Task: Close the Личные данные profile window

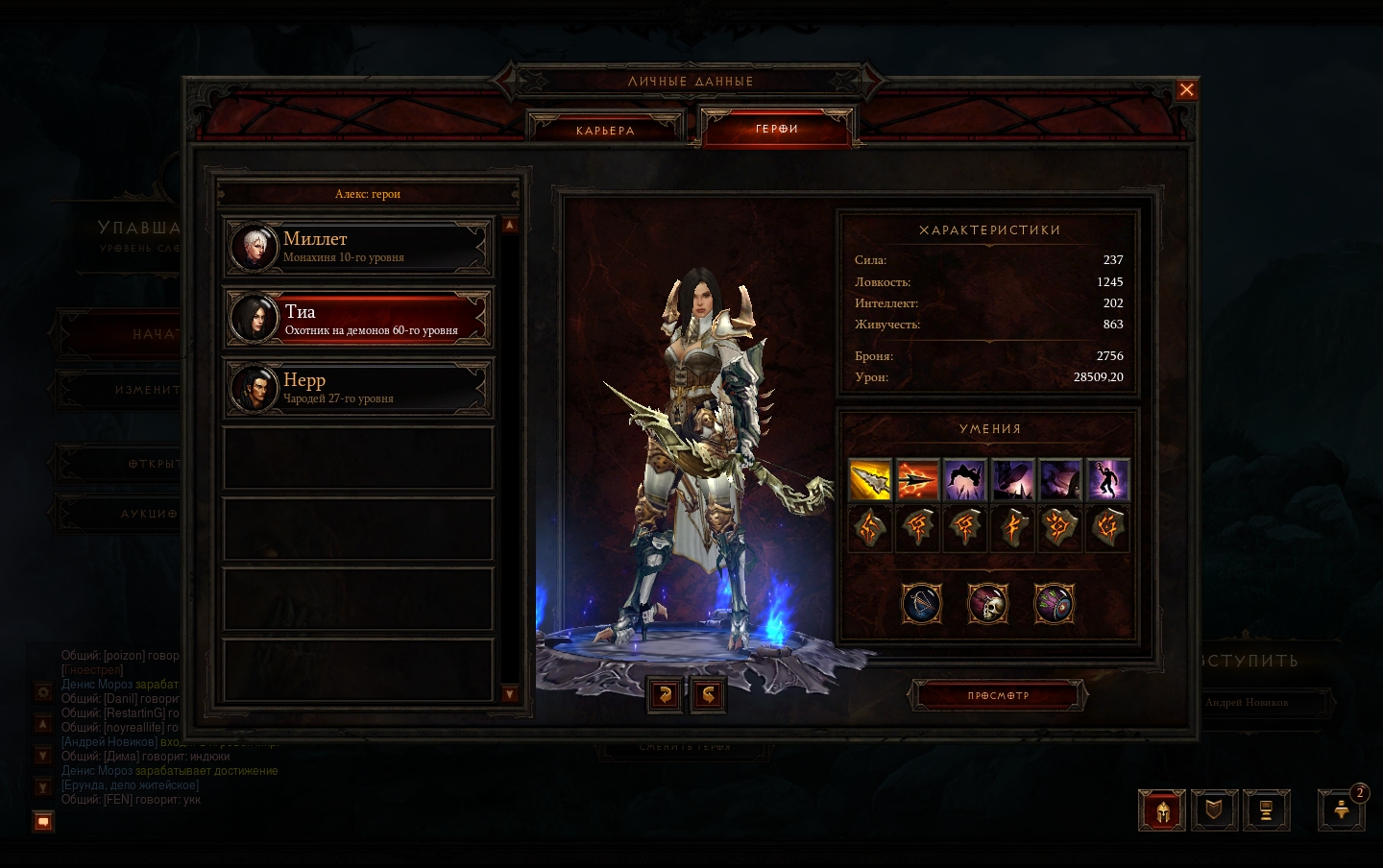Action: (1186, 90)
